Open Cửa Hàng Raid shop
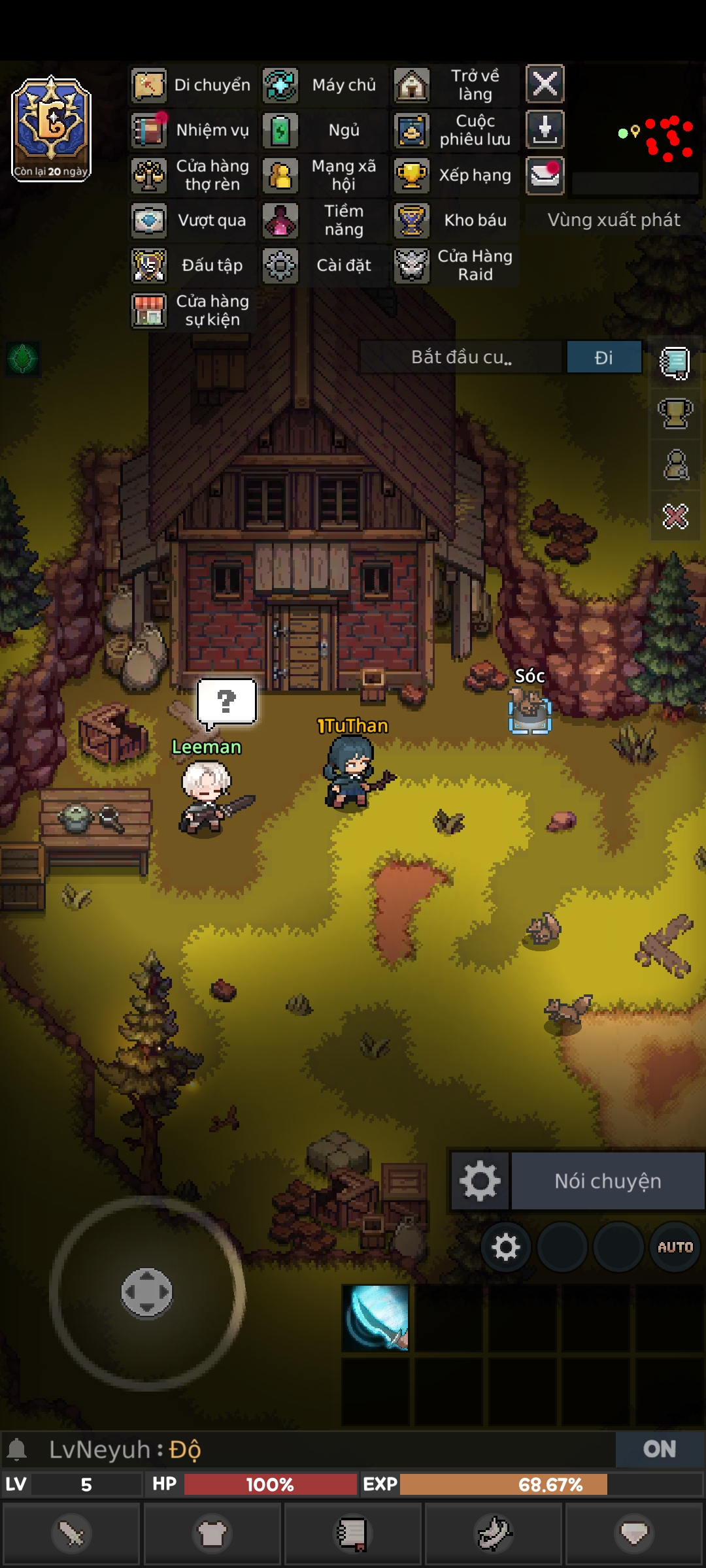The width and height of the screenshot is (706, 1568). pos(455,265)
